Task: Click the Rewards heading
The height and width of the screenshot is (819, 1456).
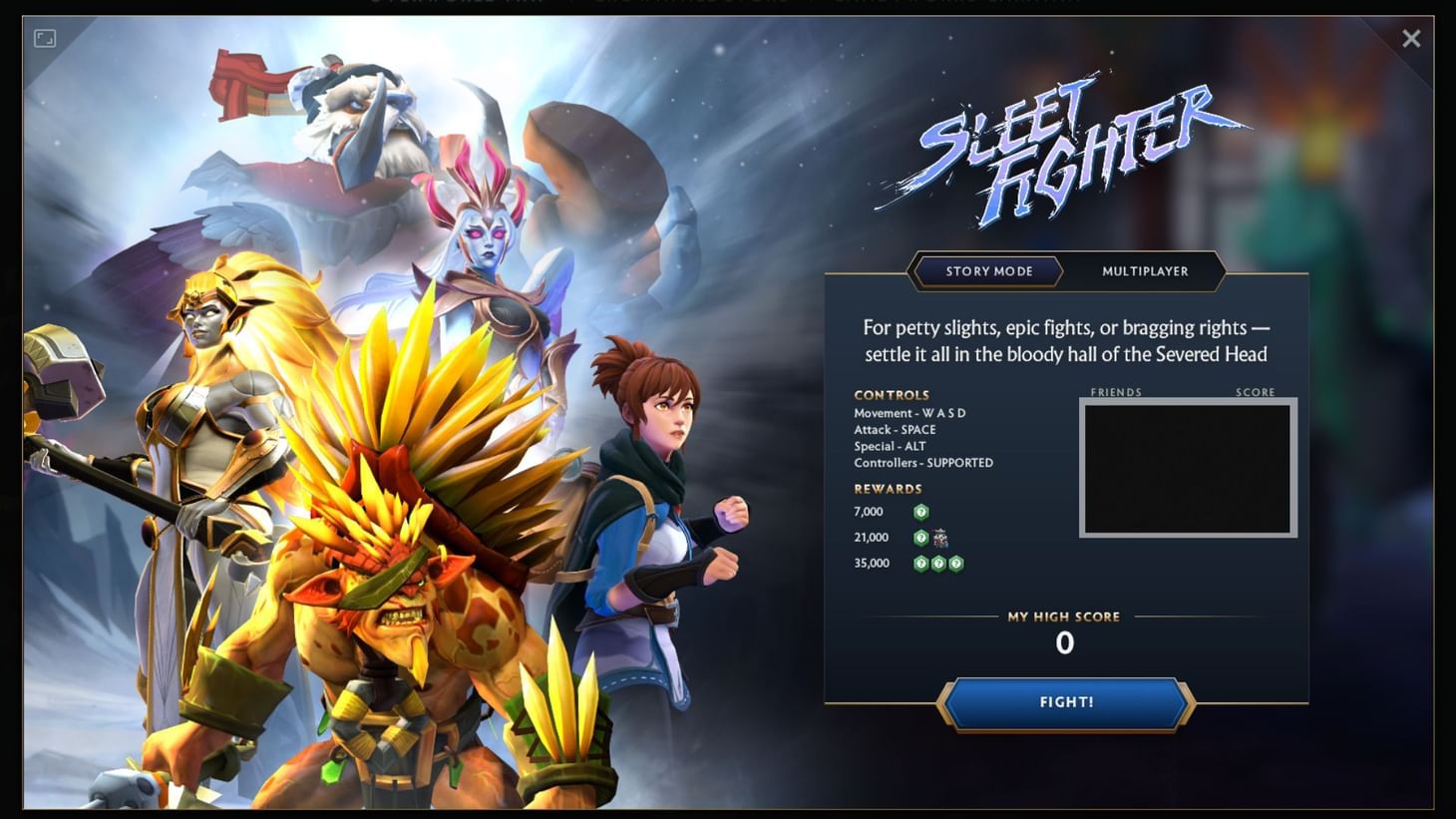Action: click(x=887, y=489)
